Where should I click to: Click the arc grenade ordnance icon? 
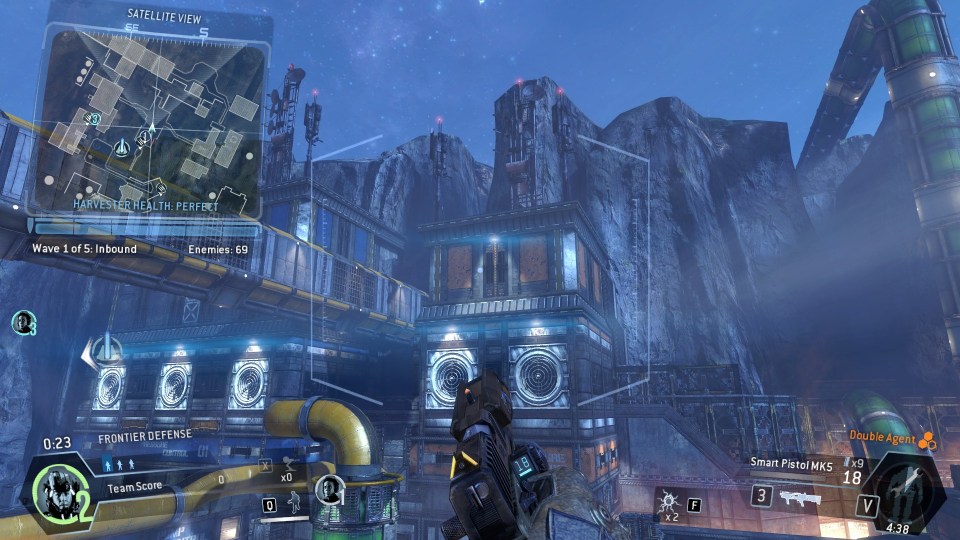coord(667,497)
